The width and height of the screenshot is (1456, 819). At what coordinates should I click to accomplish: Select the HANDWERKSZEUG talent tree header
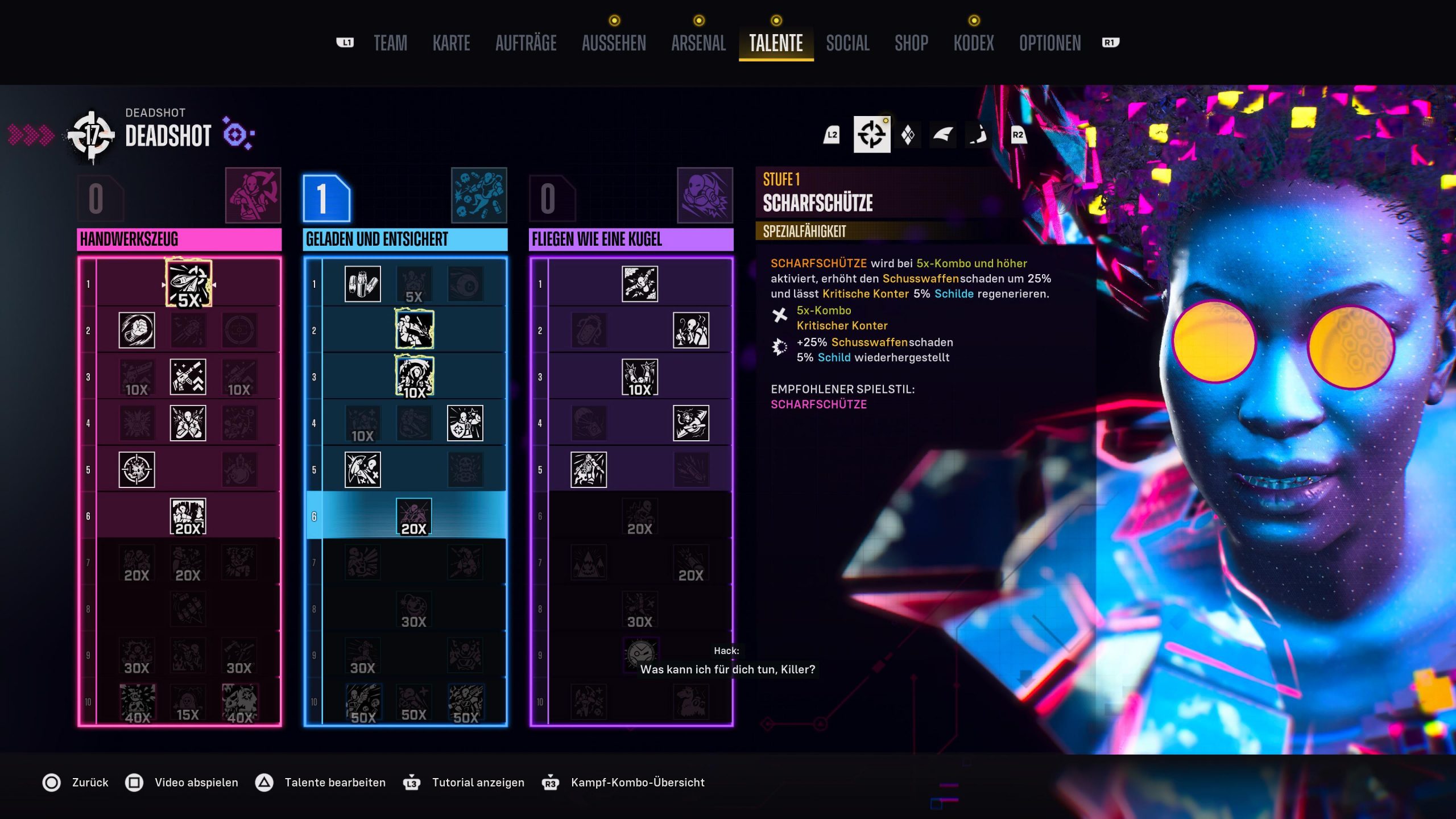[179, 239]
